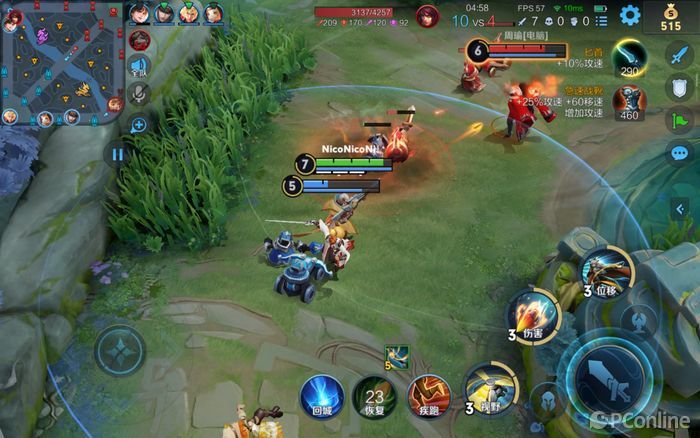Viewport: 700px width, 438px height.
Task: Open the settings gear
Action: pos(630,15)
